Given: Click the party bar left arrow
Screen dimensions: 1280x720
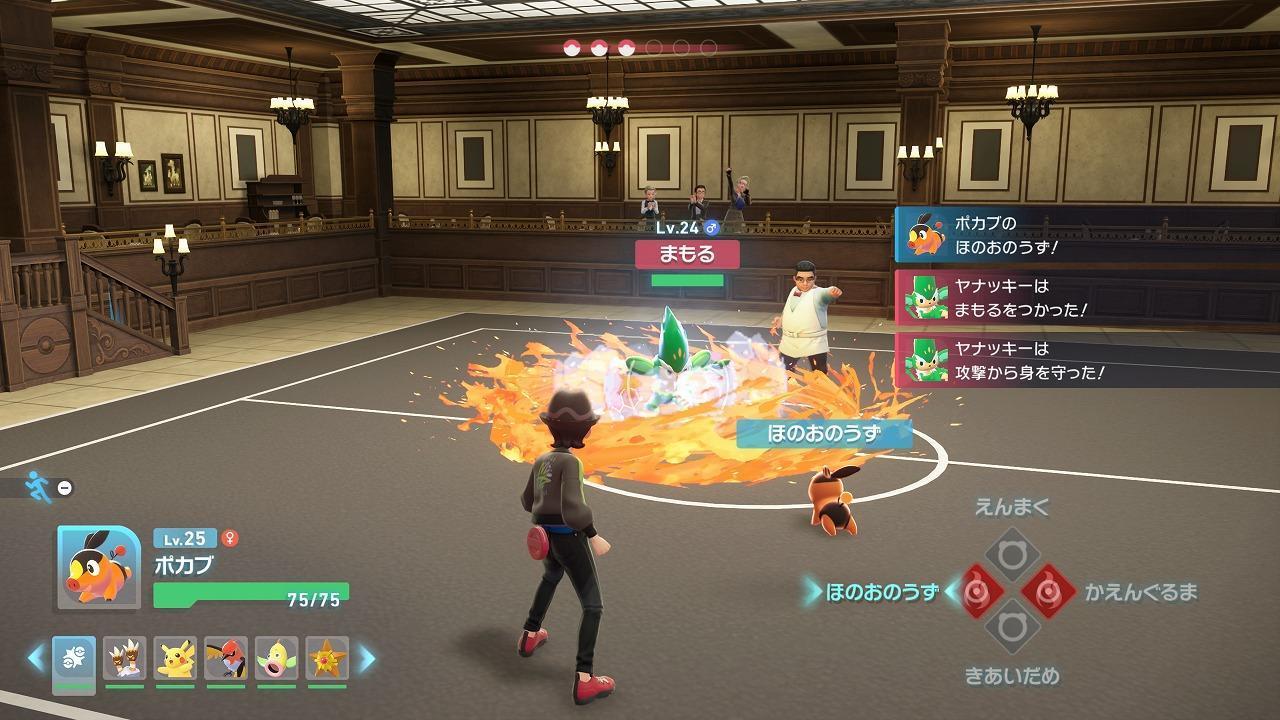Looking at the screenshot, I should 36,658.
